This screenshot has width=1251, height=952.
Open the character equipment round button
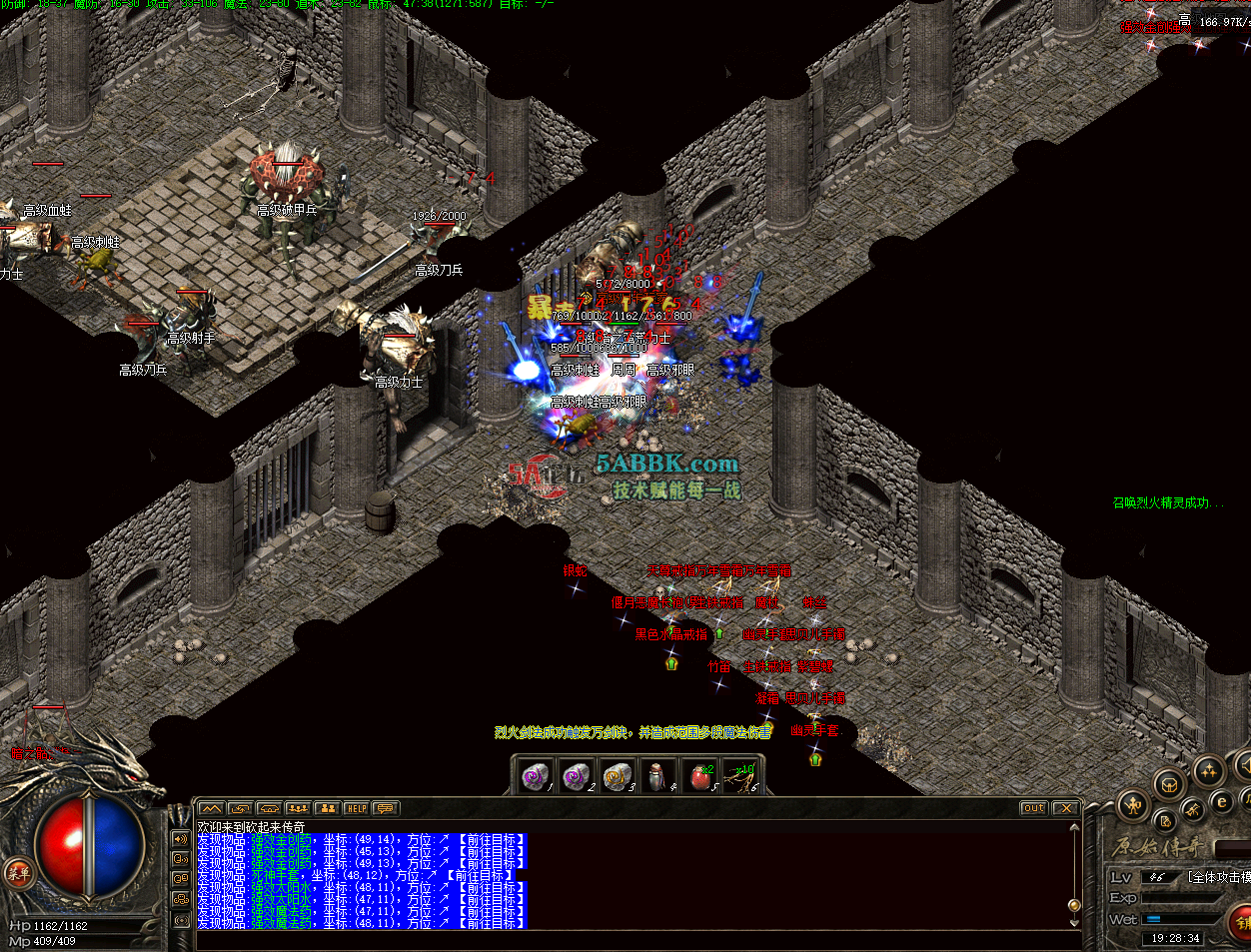pyautogui.click(x=1132, y=804)
